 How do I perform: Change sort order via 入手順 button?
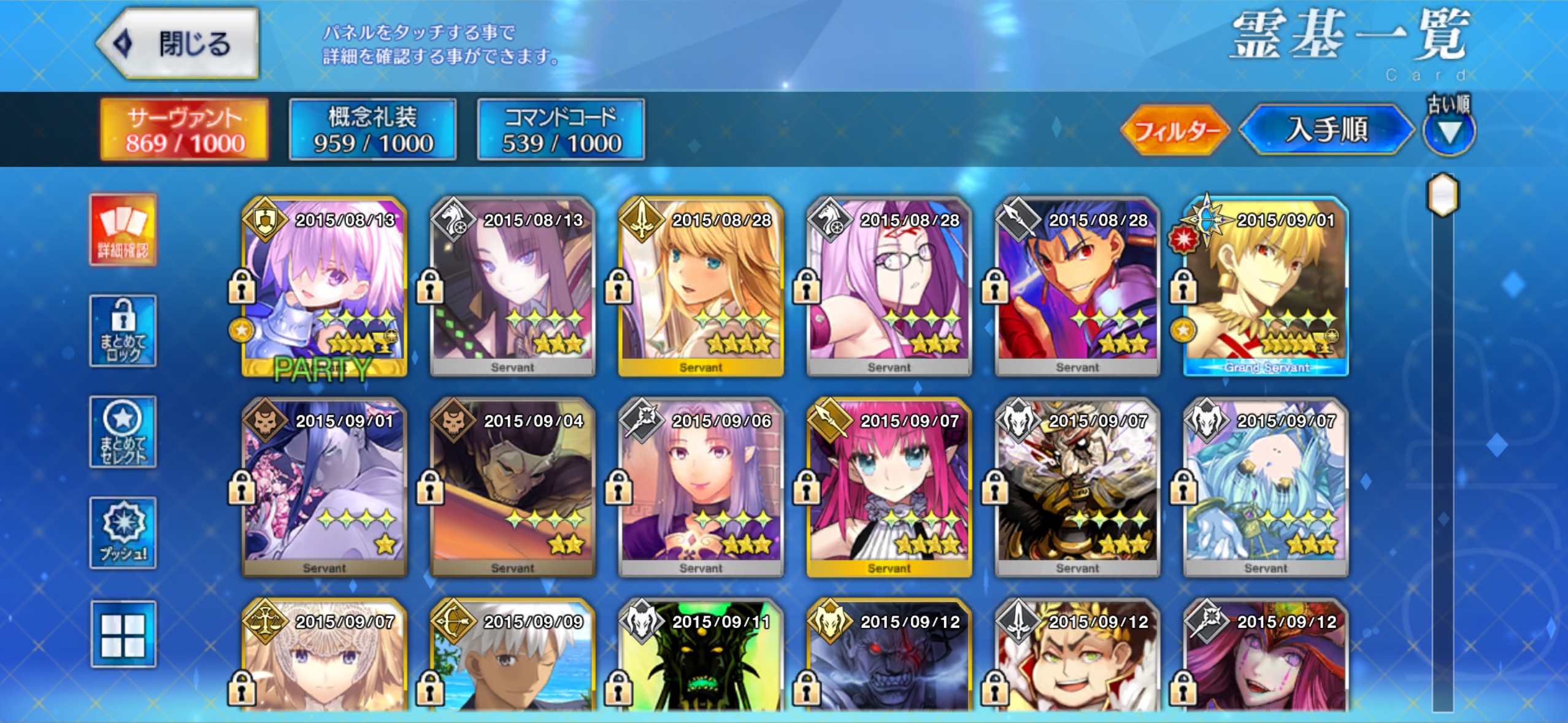coord(1327,131)
